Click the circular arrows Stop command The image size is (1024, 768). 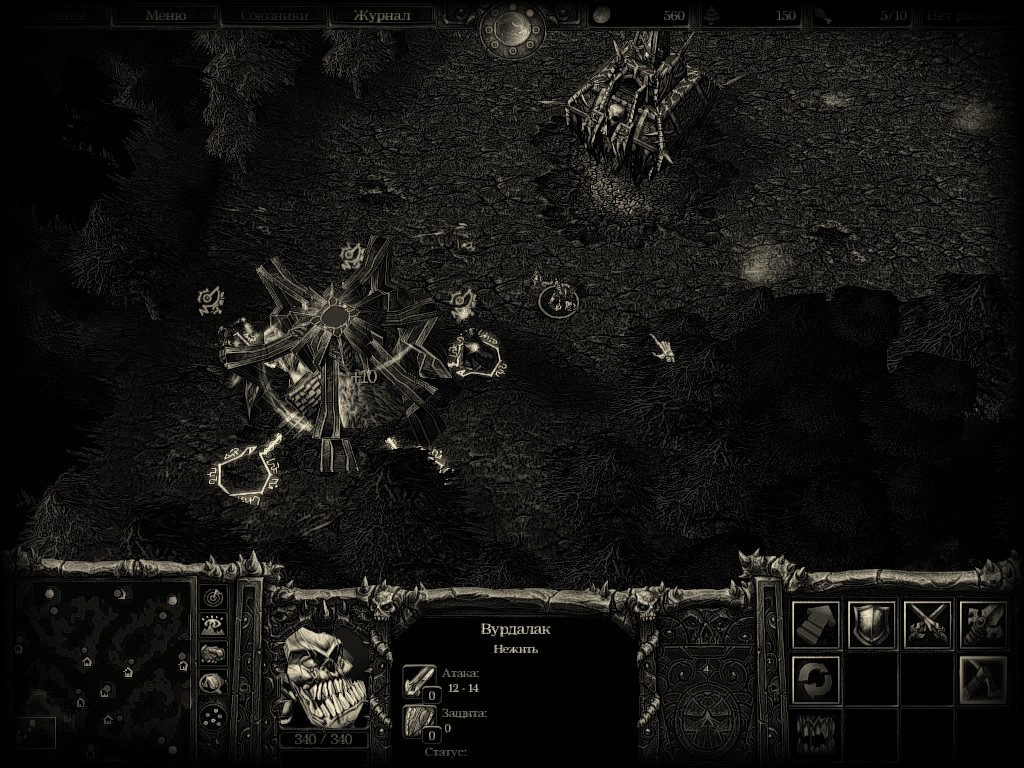point(816,680)
